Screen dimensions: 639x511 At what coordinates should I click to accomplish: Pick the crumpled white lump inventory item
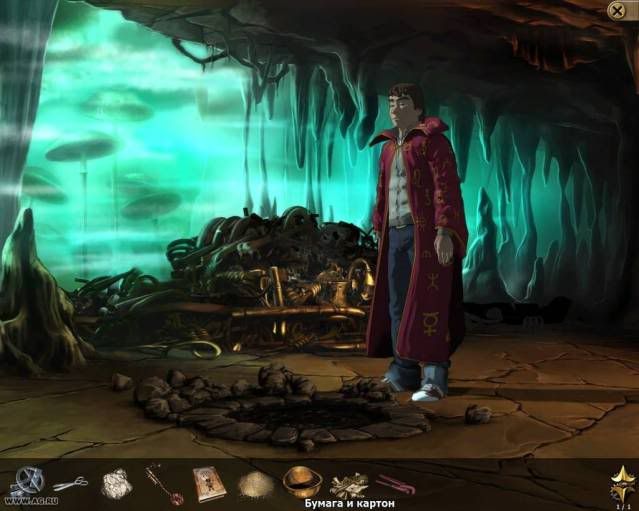[x=116, y=483]
